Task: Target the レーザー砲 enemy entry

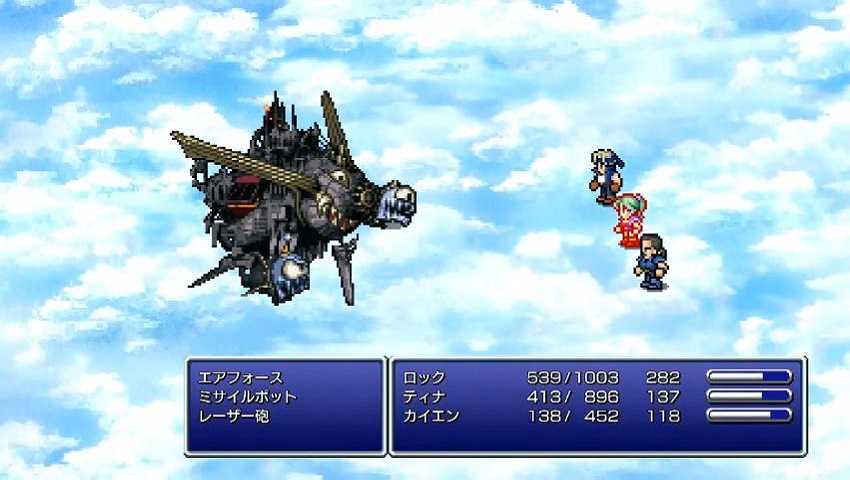Action: (234, 416)
